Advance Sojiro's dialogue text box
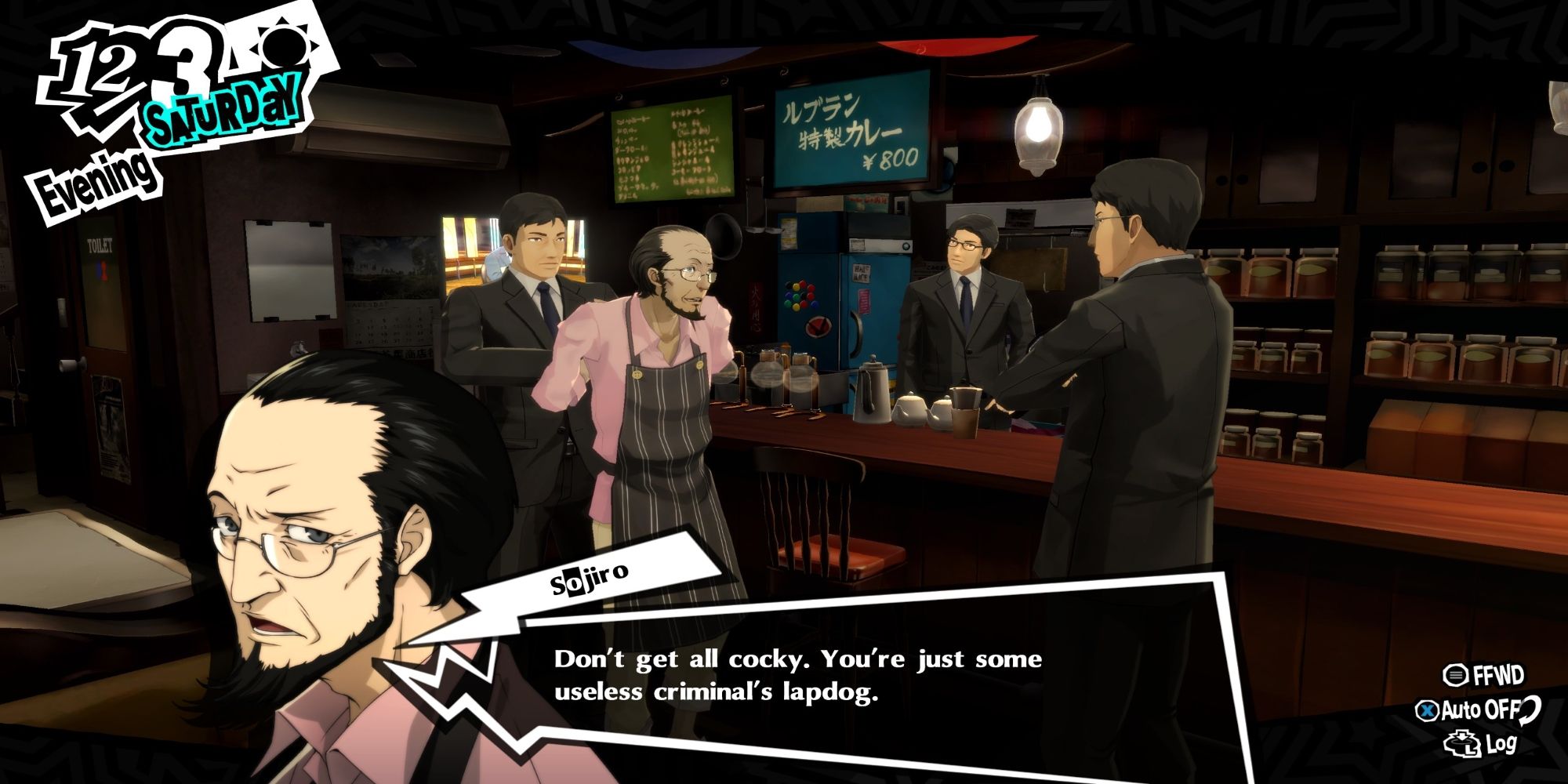The image size is (1568, 784). pyautogui.click(x=797, y=676)
